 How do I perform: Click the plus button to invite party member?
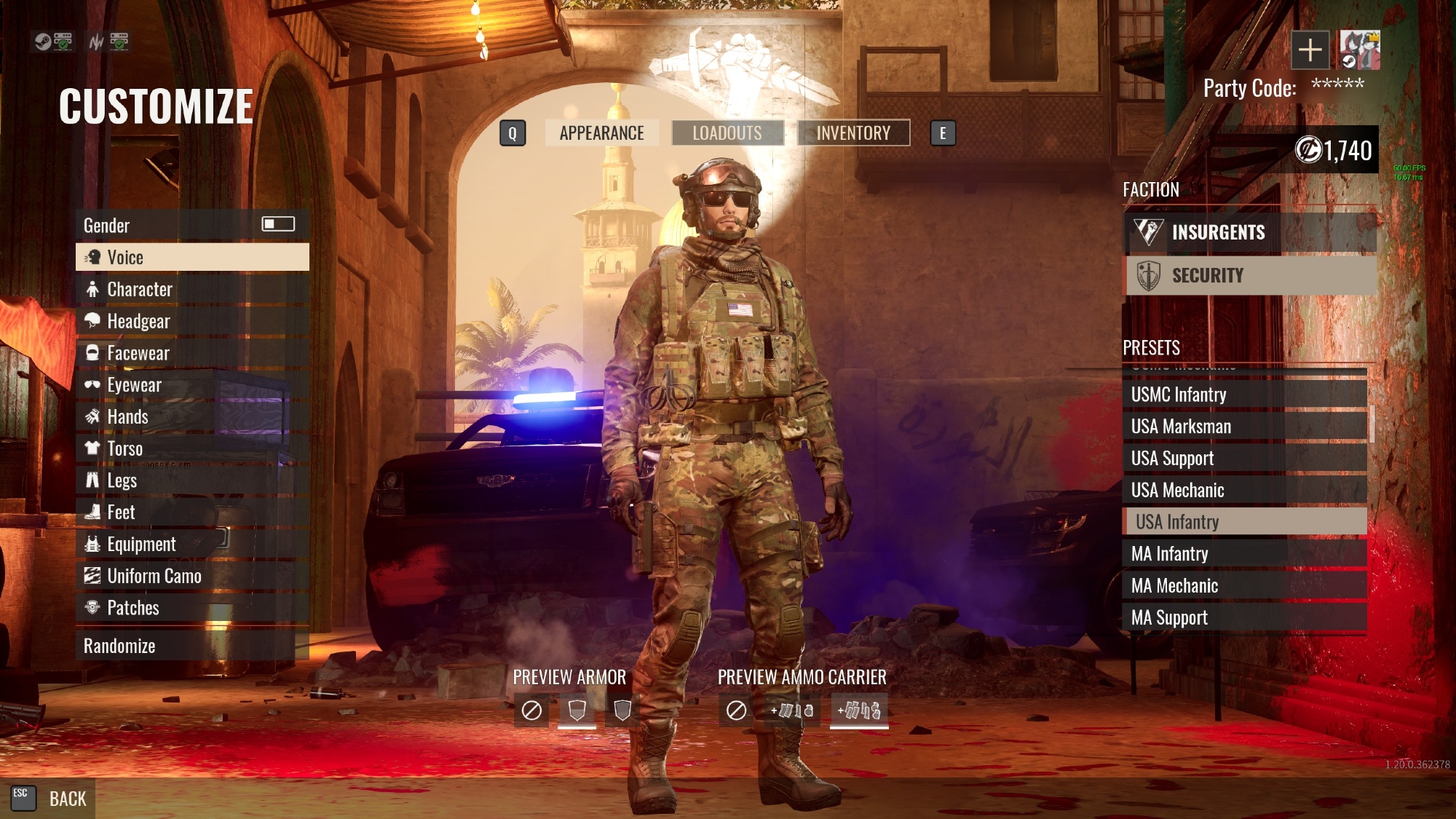tap(1310, 50)
